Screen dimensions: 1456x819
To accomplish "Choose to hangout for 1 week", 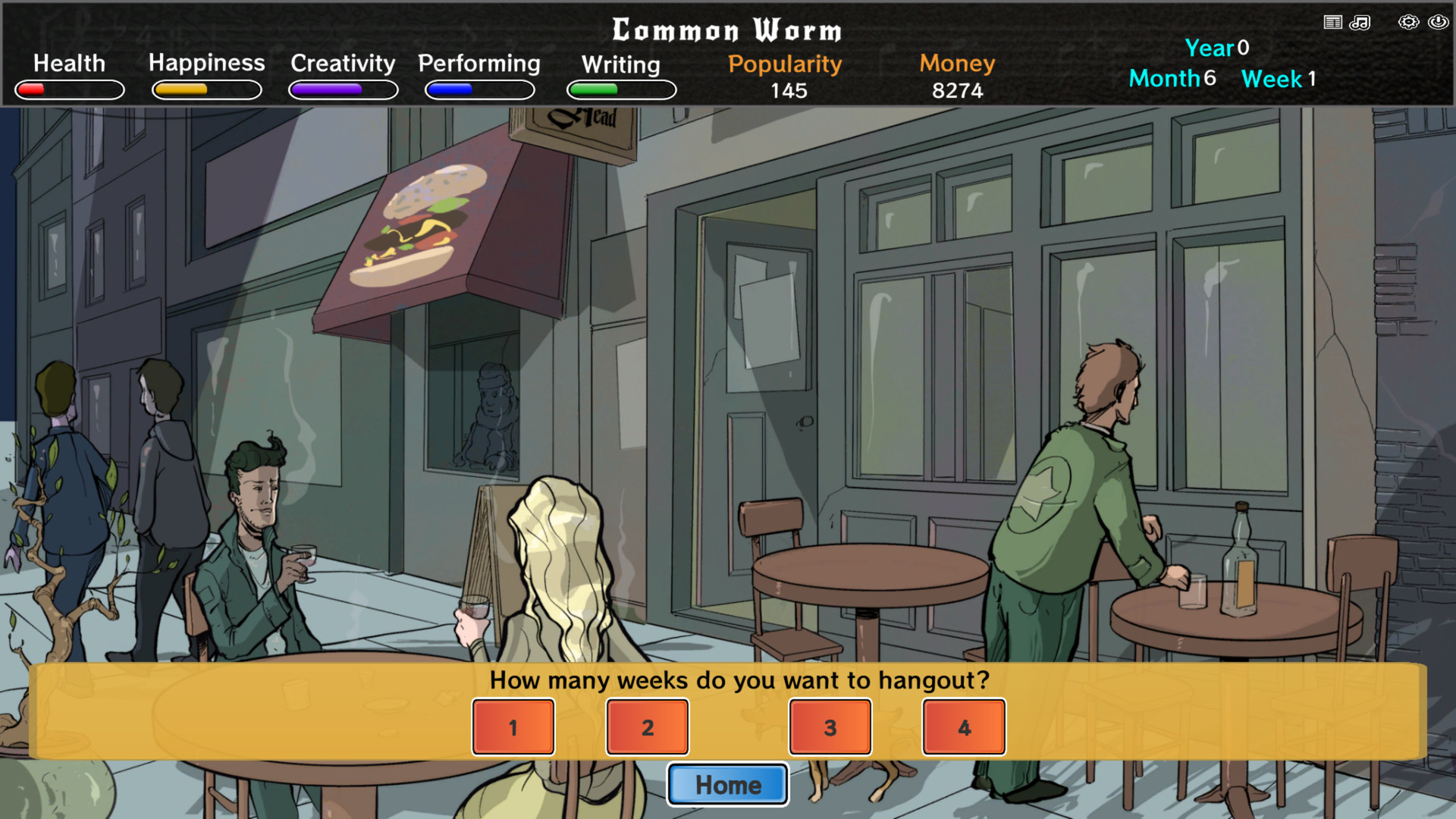I will tap(513, 726).
